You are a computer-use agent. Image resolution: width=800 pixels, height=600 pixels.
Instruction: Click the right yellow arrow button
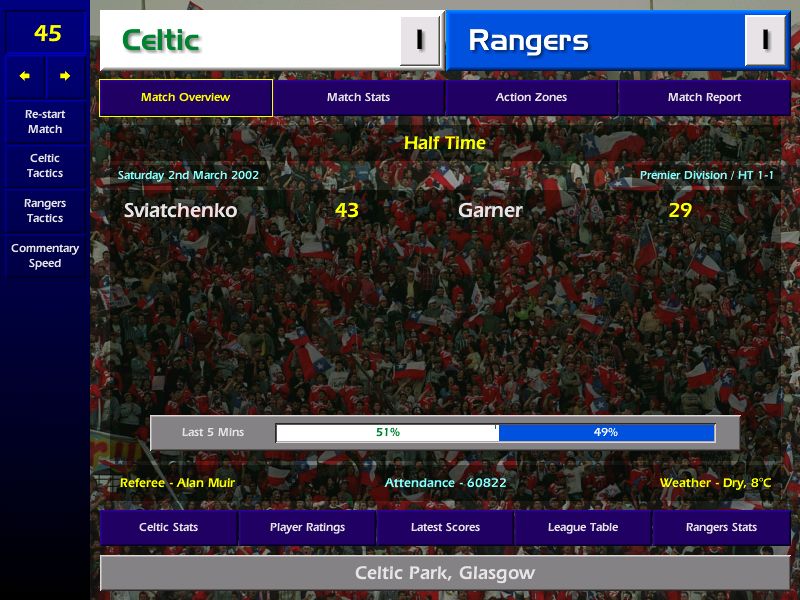65,76
